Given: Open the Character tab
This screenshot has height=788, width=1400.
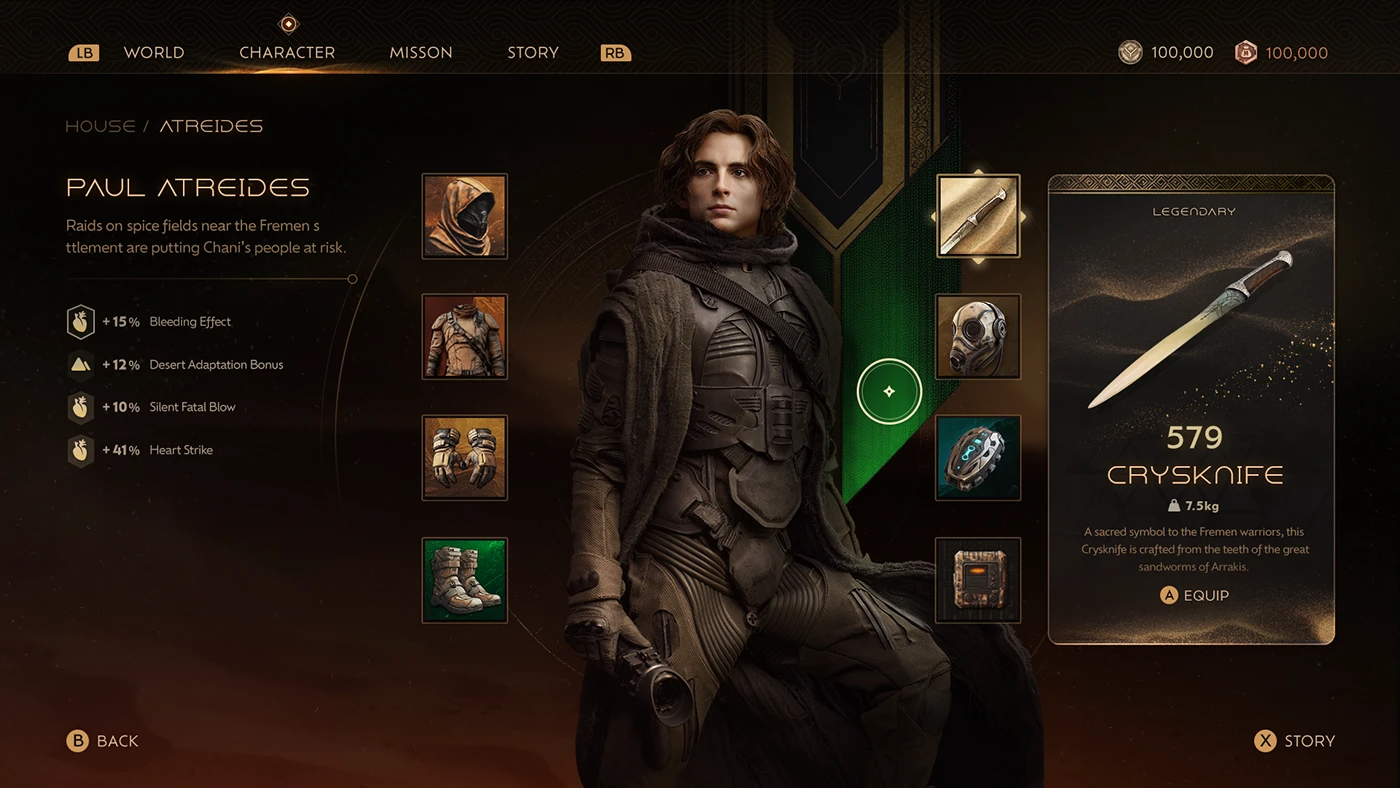Looking at the screenshot, I should pos(287,53).
